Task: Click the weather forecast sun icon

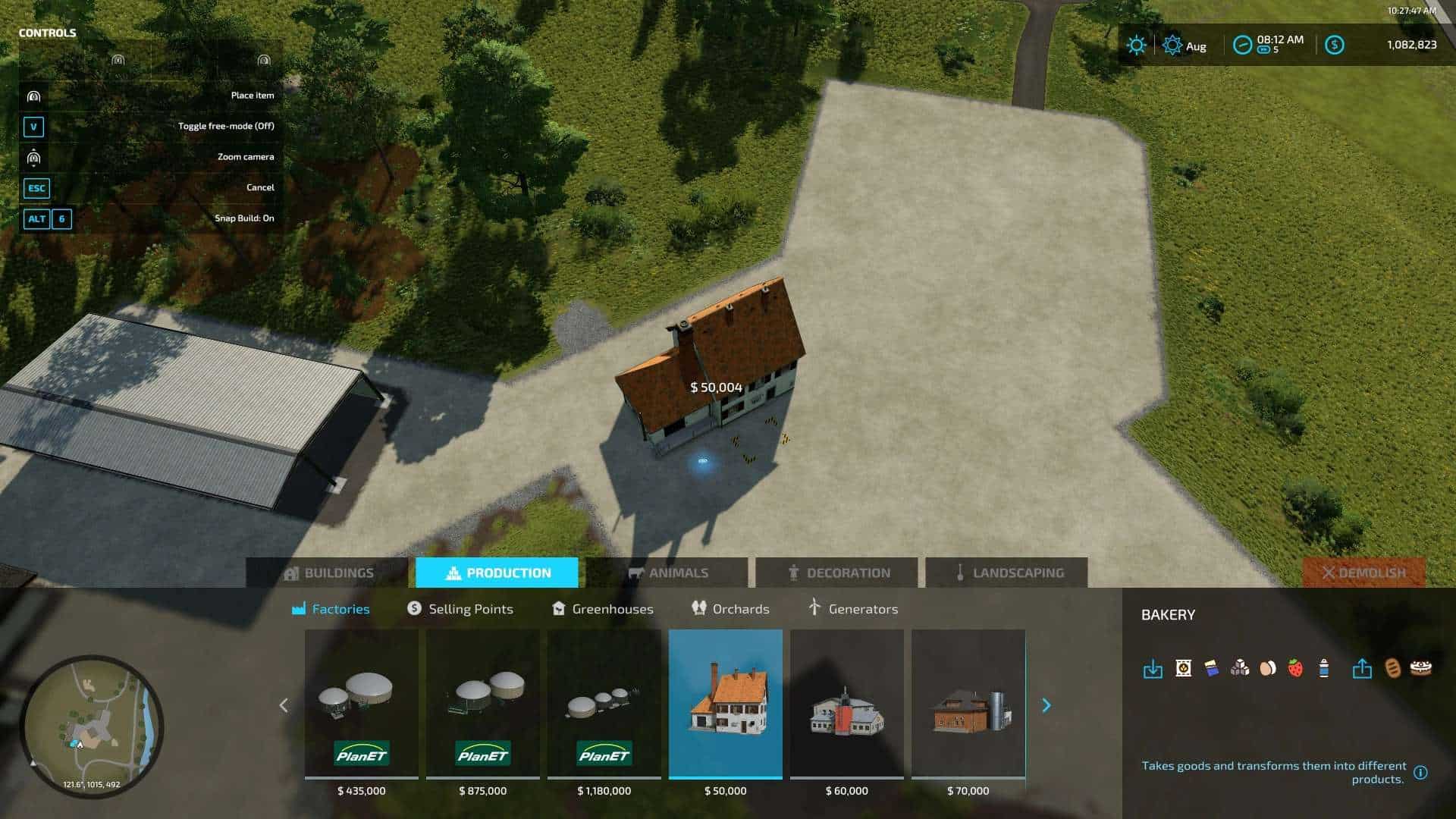Action: point(1136,45)
